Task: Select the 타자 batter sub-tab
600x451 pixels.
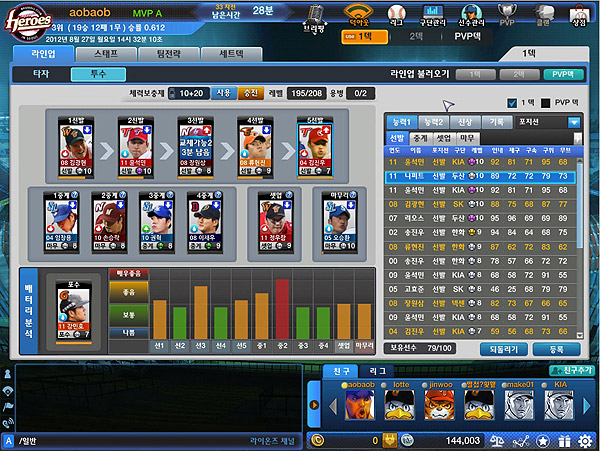Action: click(41, 74)
